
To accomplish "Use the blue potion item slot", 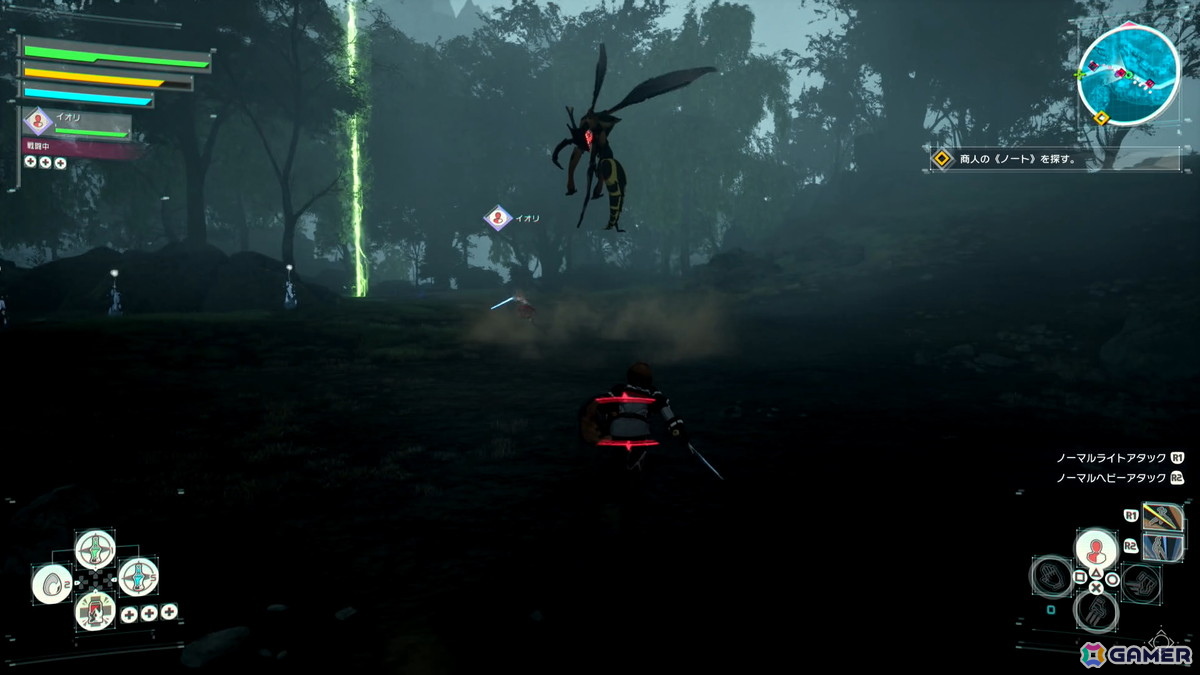I will [x=138, y=576].
